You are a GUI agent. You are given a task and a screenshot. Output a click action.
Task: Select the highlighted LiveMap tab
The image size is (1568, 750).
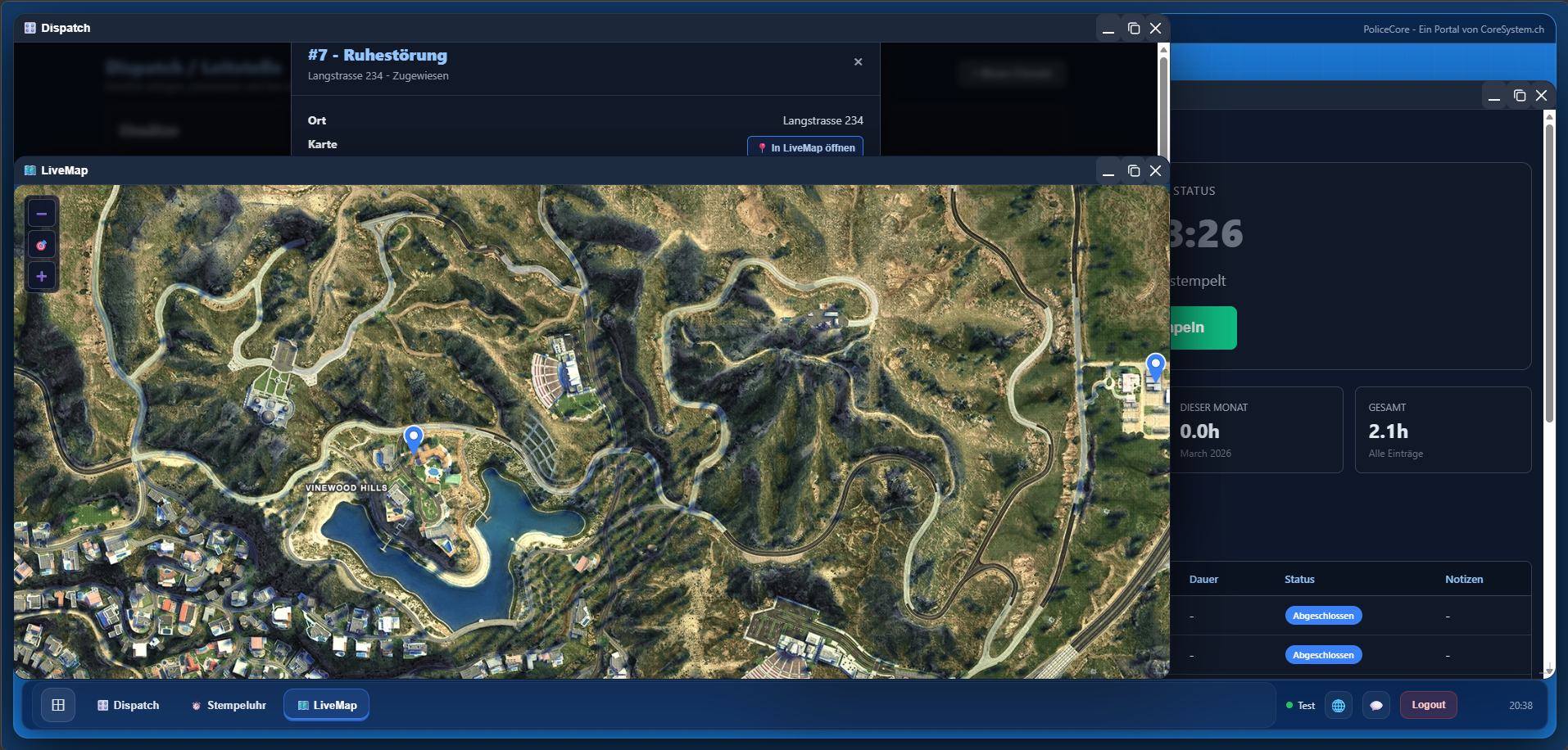(326, 704)
